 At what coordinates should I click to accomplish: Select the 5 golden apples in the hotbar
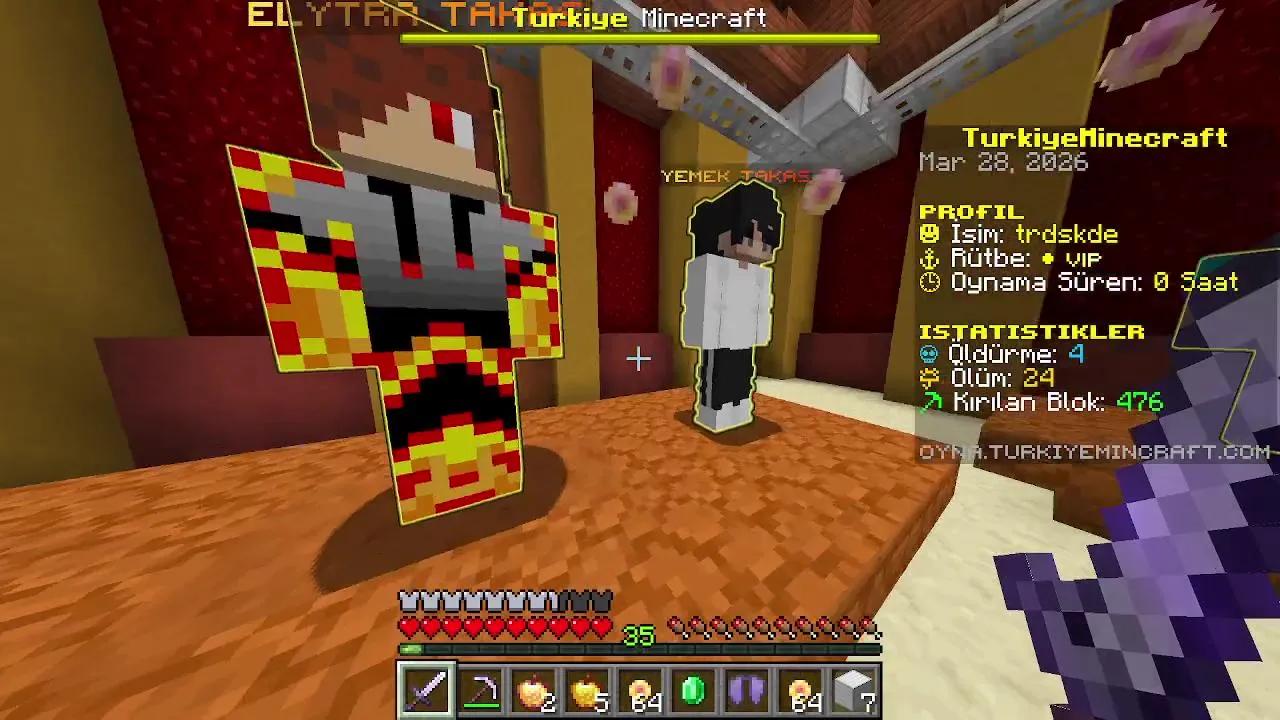pyautogui.click(x=587, y=690)
